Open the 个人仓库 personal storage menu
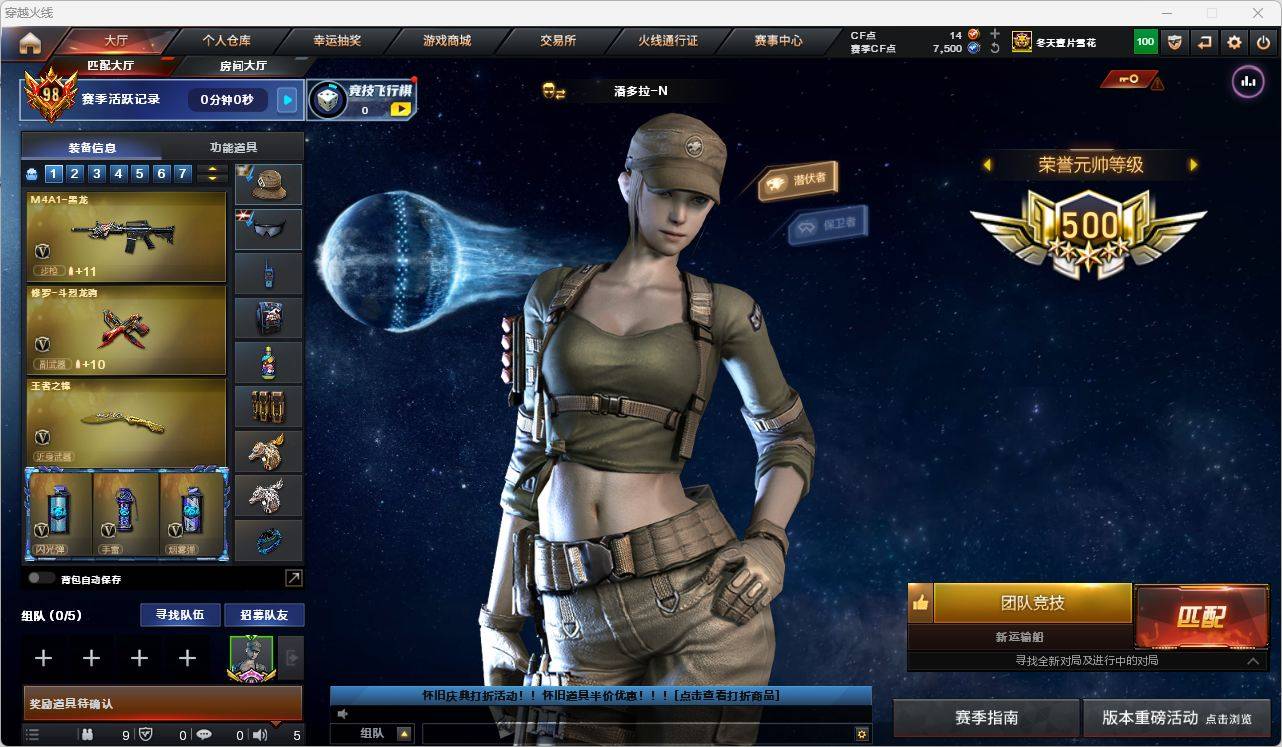The height and width of the screenshot is (747, 1282). (227, 41)
